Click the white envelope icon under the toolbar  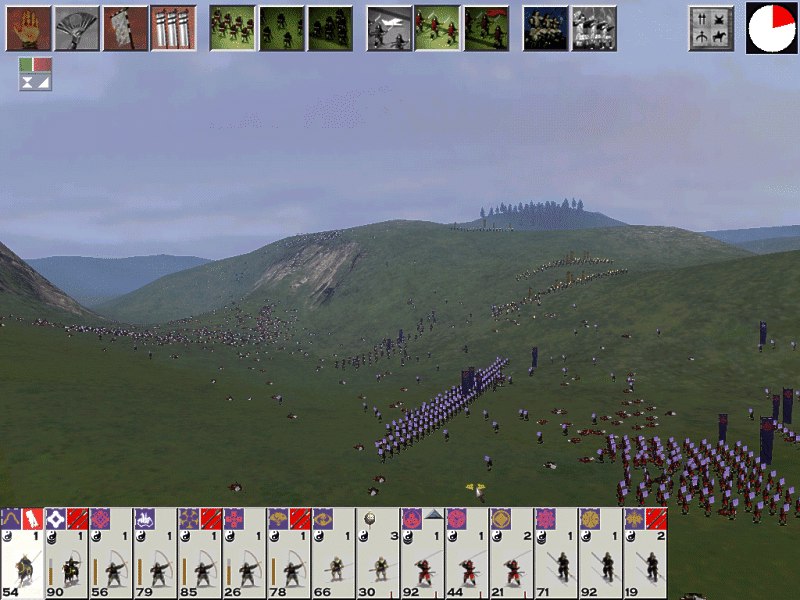click(35, 83)
